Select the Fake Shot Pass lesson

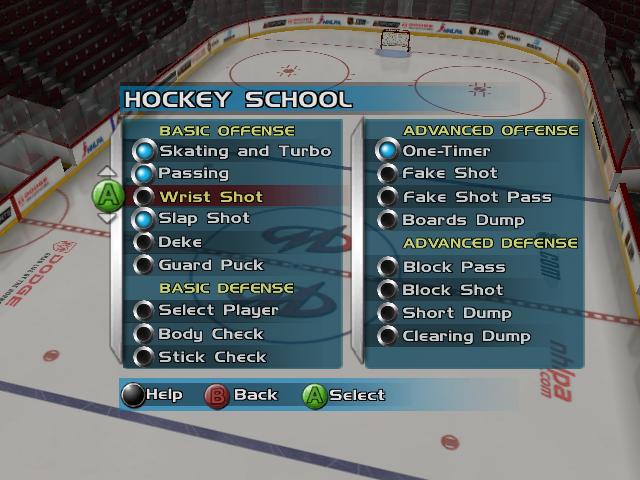point(476,197)
